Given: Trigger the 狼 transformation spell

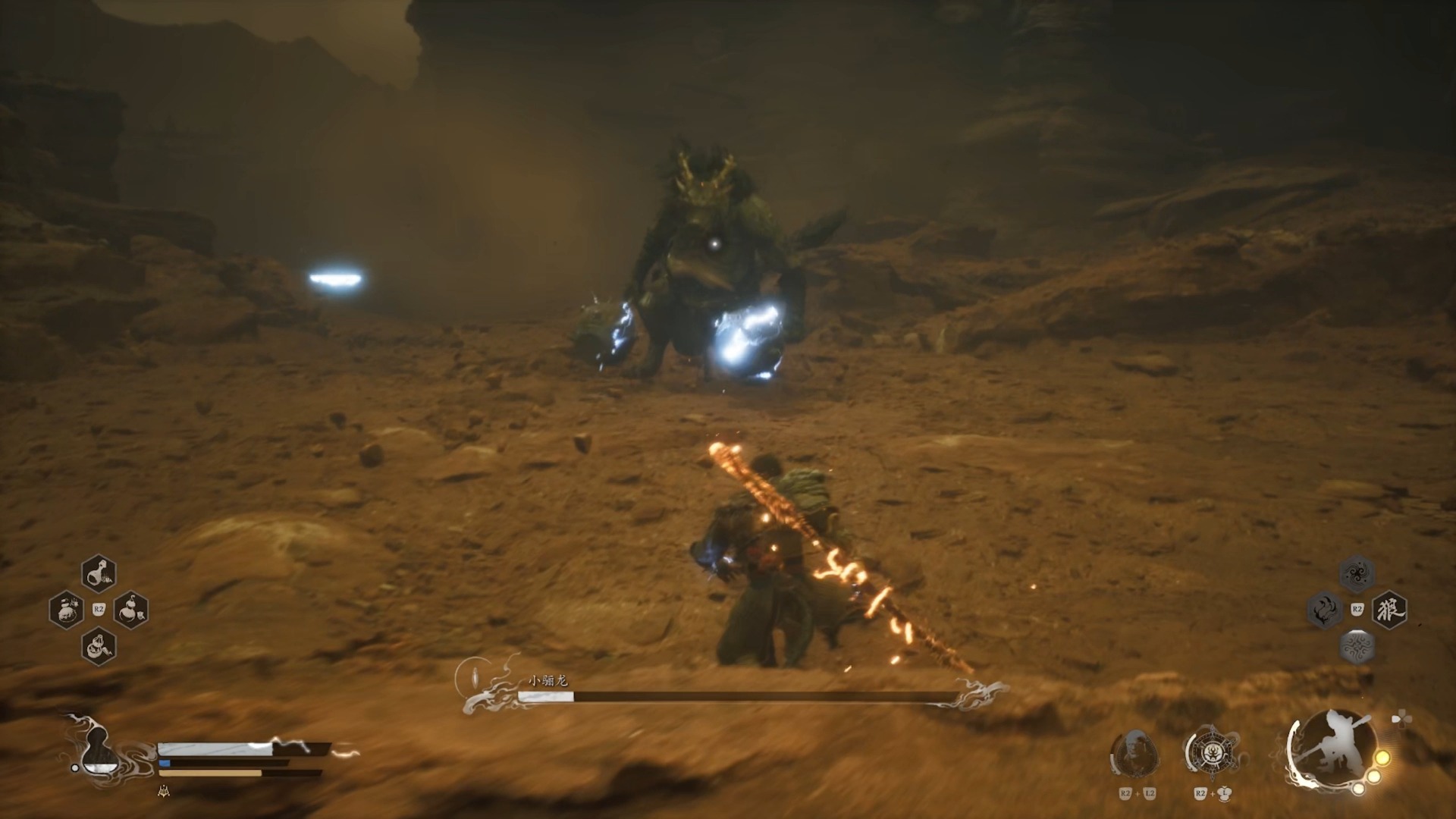Looking at the screenshot, I should point(1389,610).
